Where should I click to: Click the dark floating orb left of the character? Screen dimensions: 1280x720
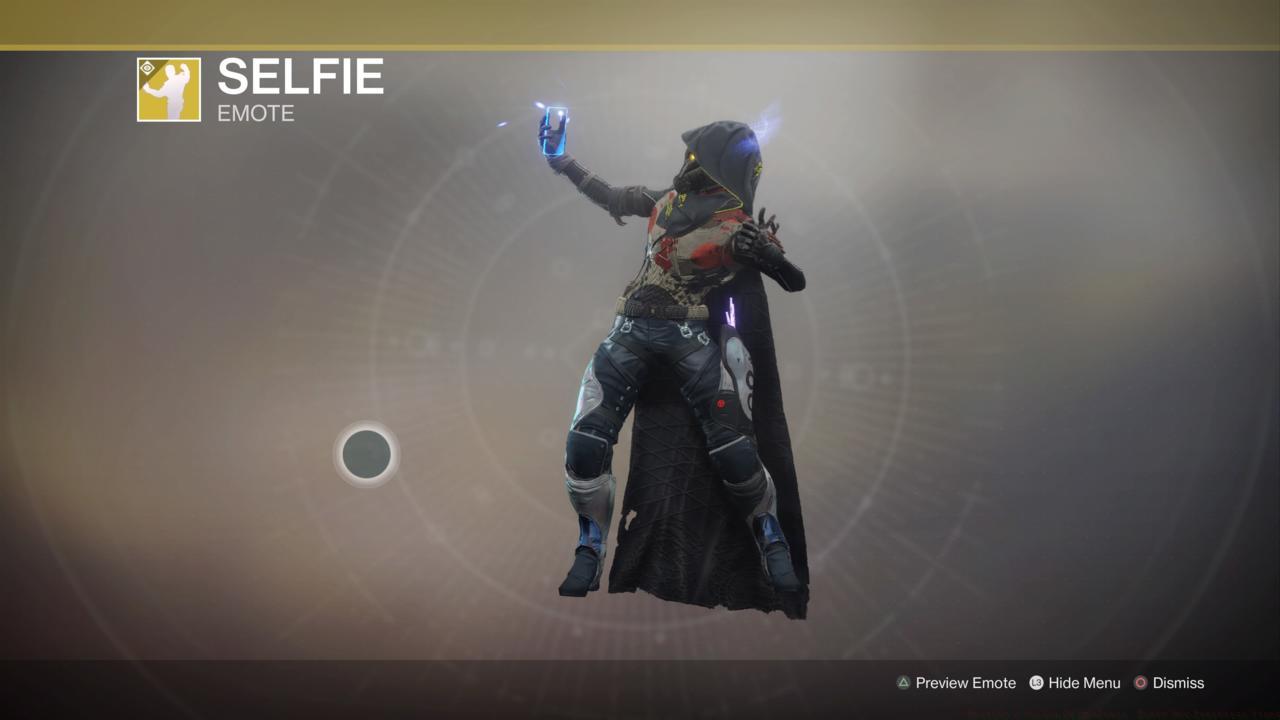(x=367, y=454)
